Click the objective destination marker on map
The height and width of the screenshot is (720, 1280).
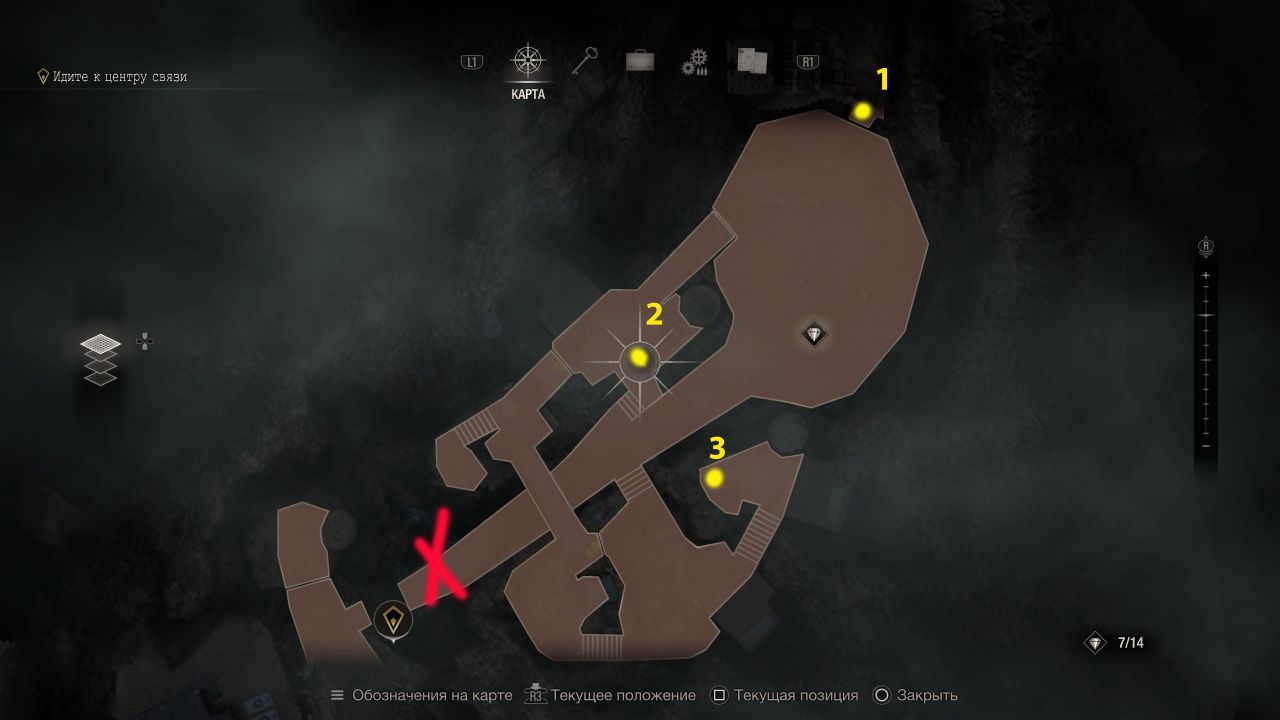coord(393,619)
